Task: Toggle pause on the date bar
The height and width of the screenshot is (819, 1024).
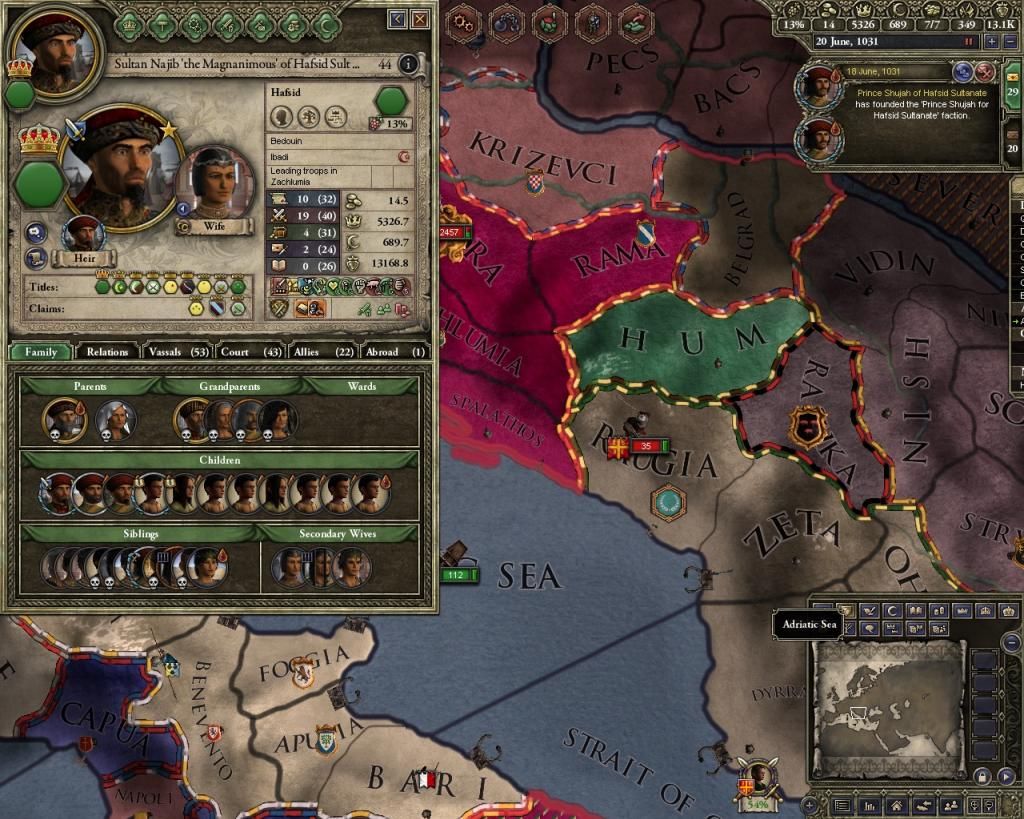Action: click(967, 42)
